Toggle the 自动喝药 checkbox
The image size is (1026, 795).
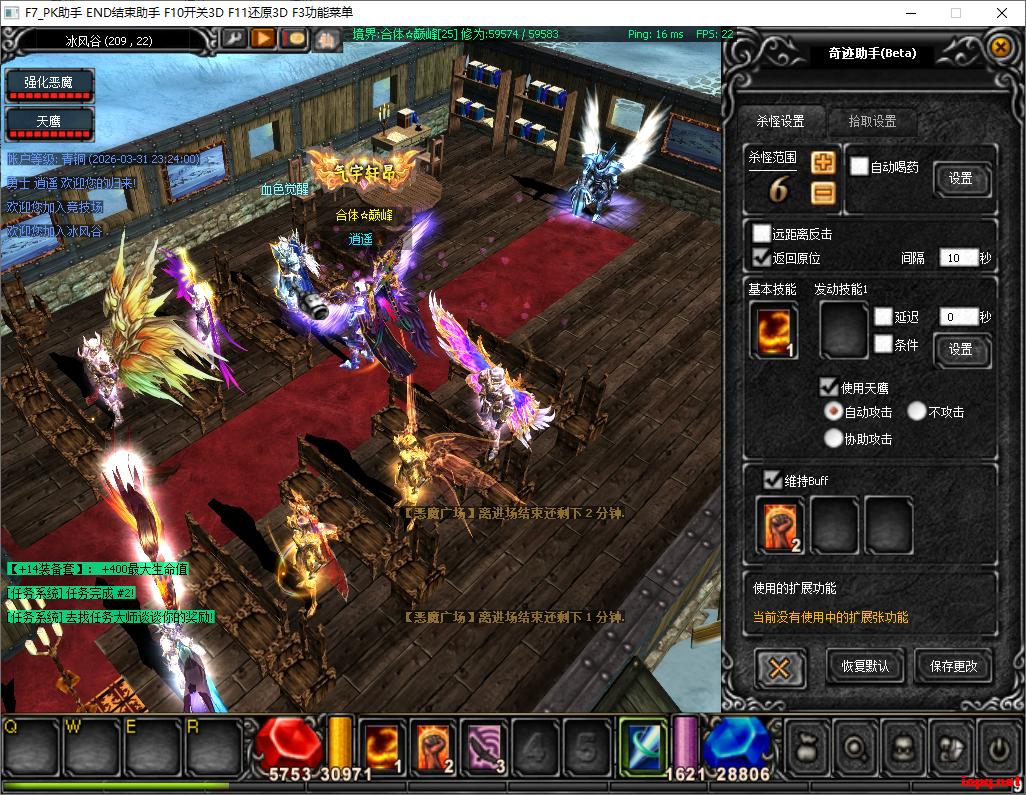(859, 166)
